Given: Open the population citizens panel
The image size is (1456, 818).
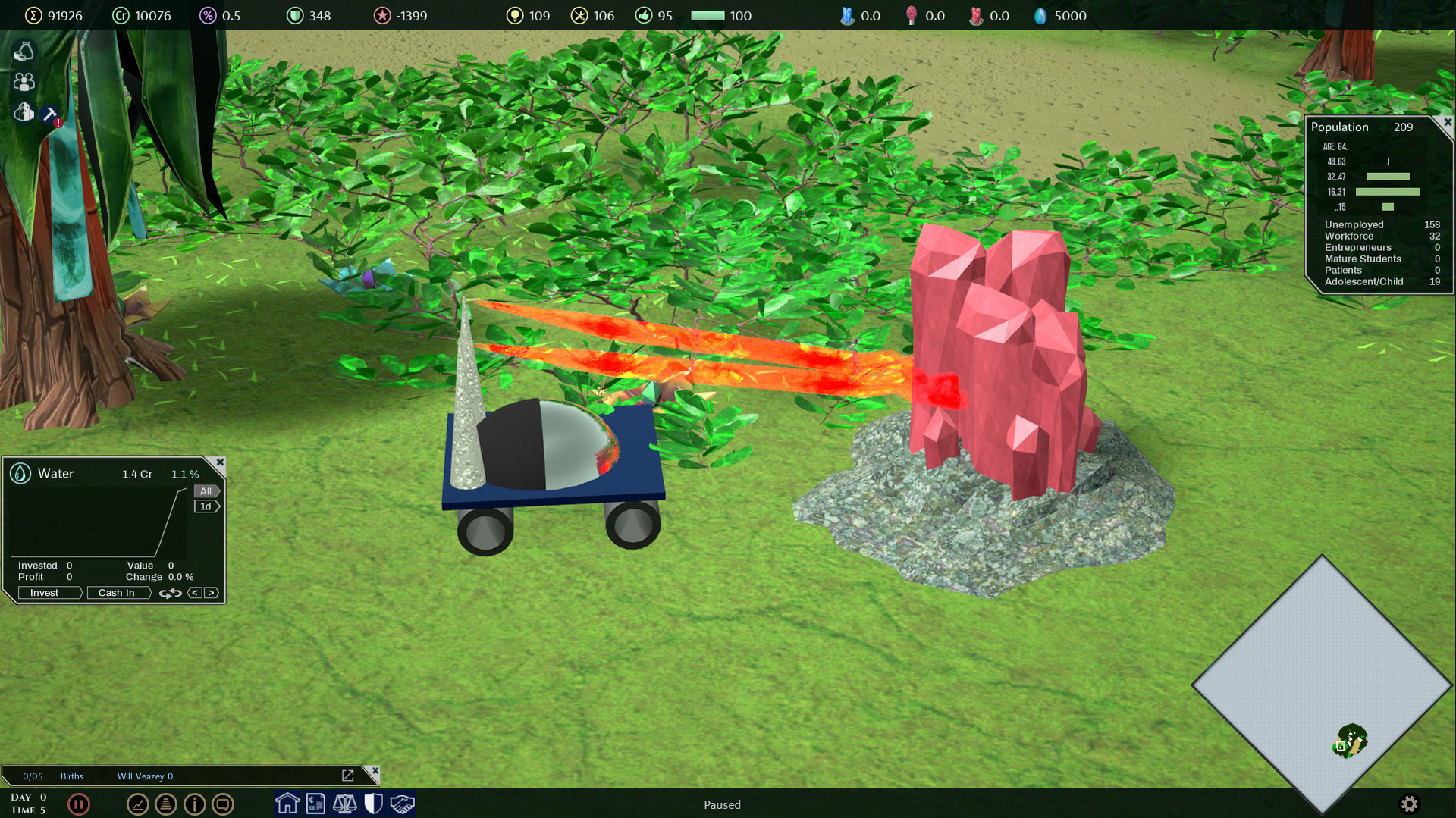Looking at the screenshot, I should pyautogui.click(x=23, y=82).
